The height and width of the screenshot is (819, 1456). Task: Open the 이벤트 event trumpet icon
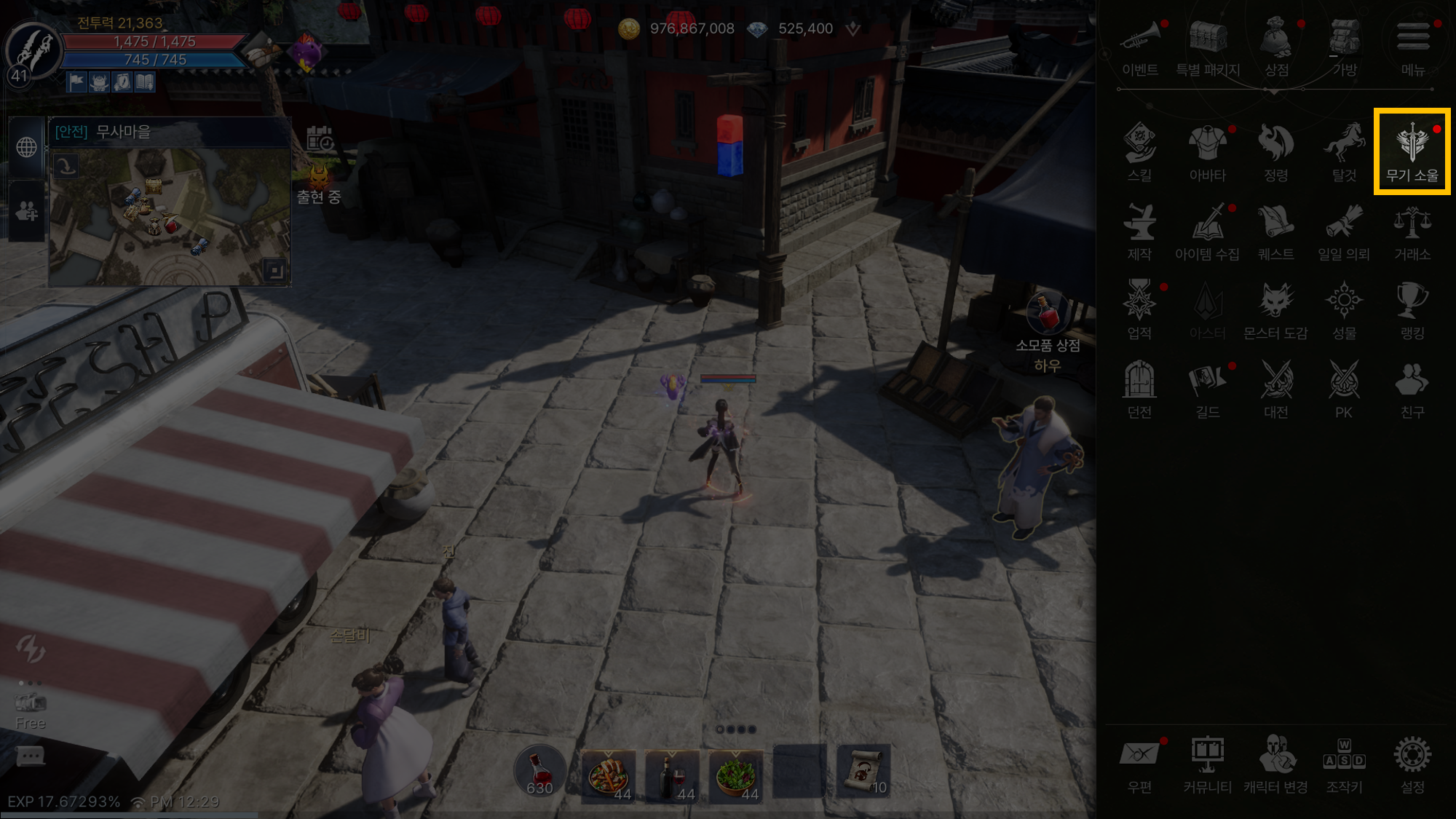(1139, 45)
